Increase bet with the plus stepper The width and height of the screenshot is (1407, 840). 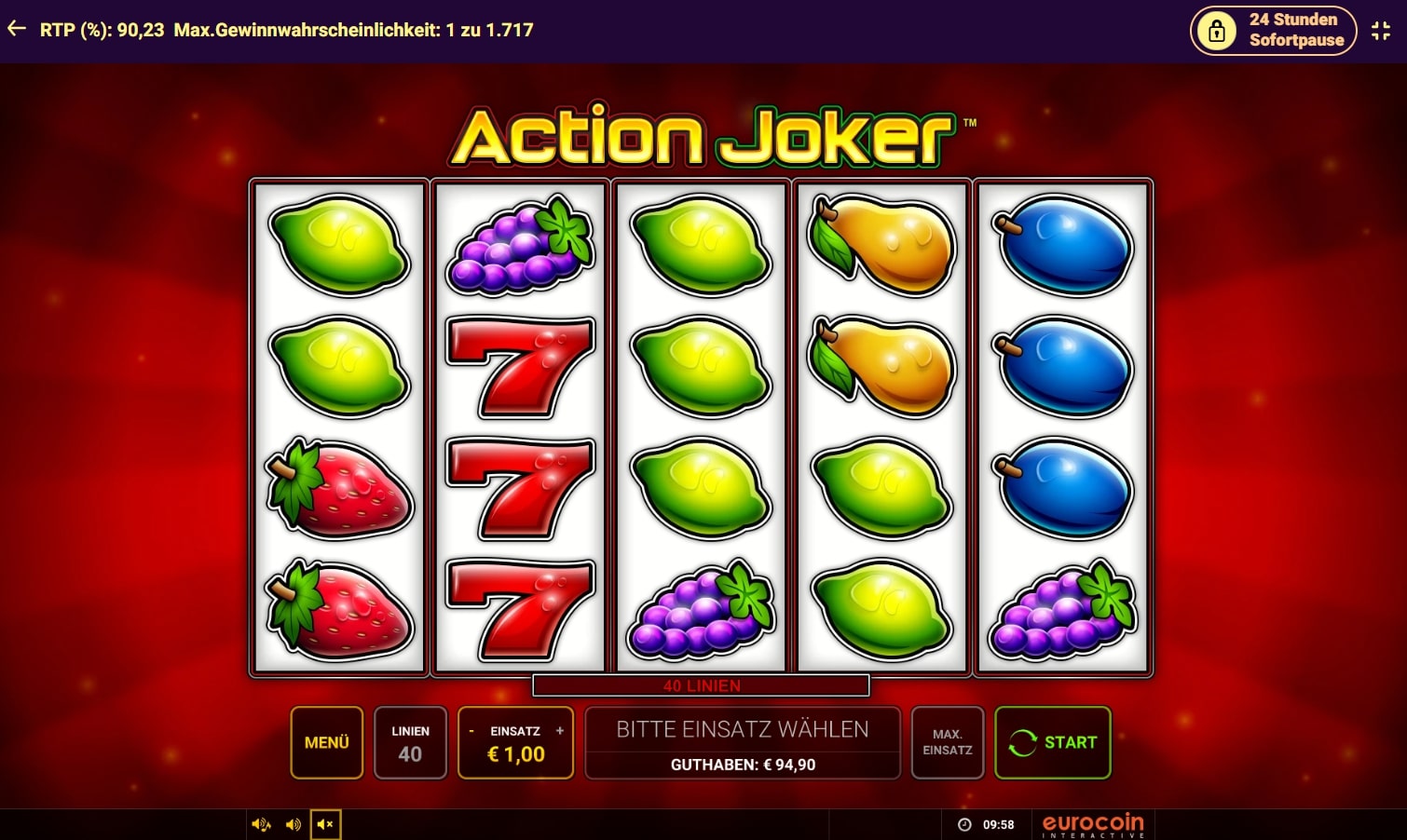point(558,731)
